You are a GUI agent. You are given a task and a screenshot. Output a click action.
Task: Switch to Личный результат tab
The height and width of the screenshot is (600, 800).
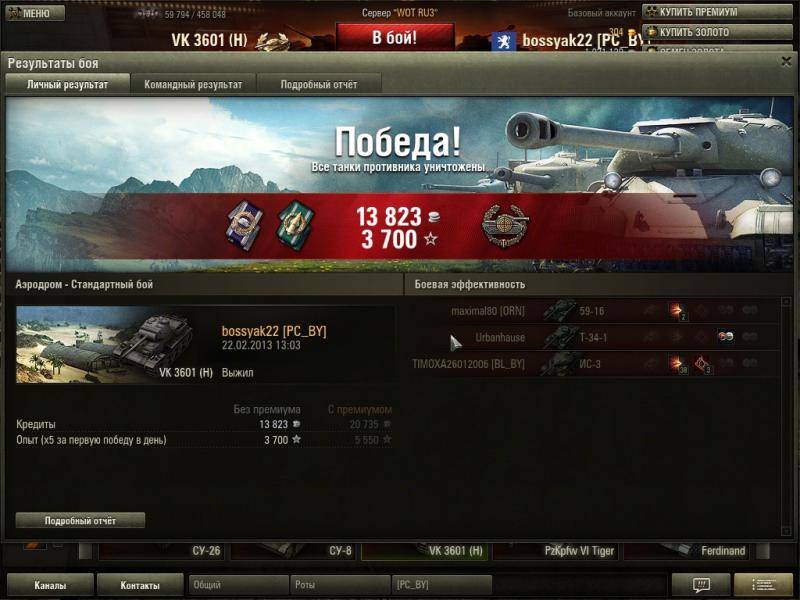point(67,85)
